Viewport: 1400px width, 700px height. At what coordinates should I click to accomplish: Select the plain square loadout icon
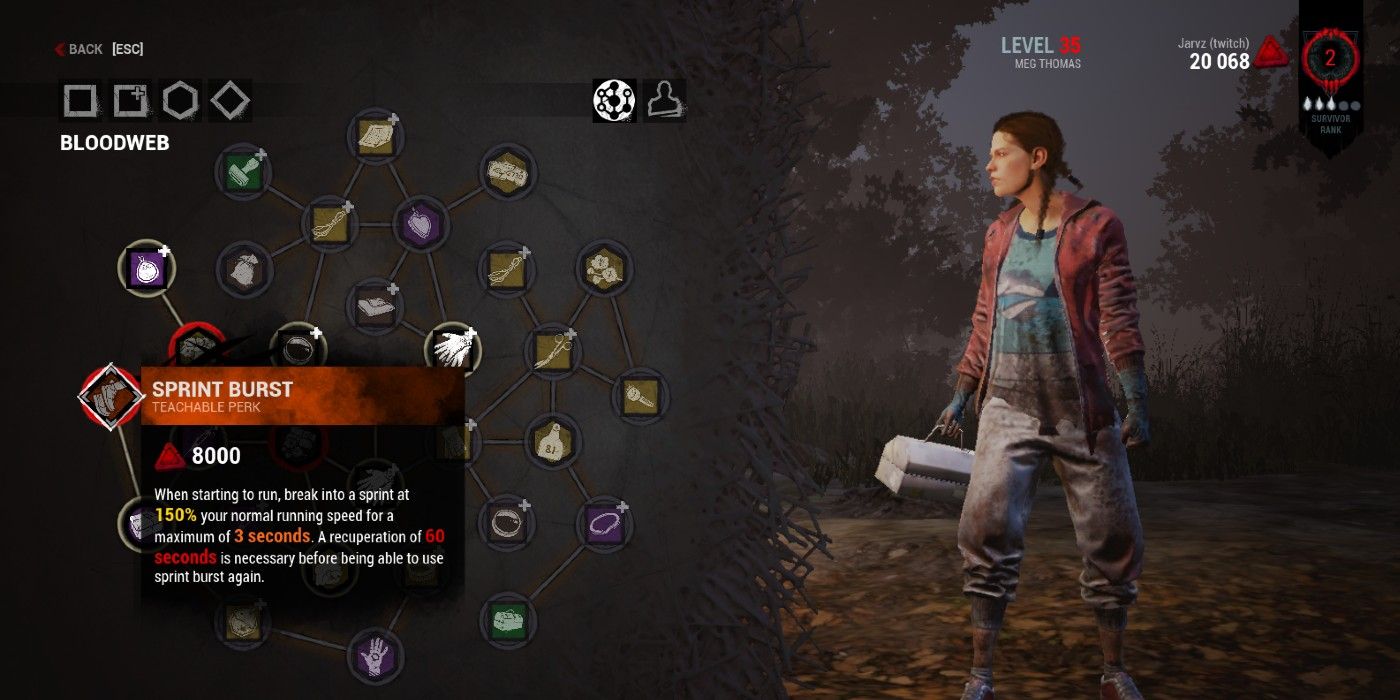click(80, 100)
